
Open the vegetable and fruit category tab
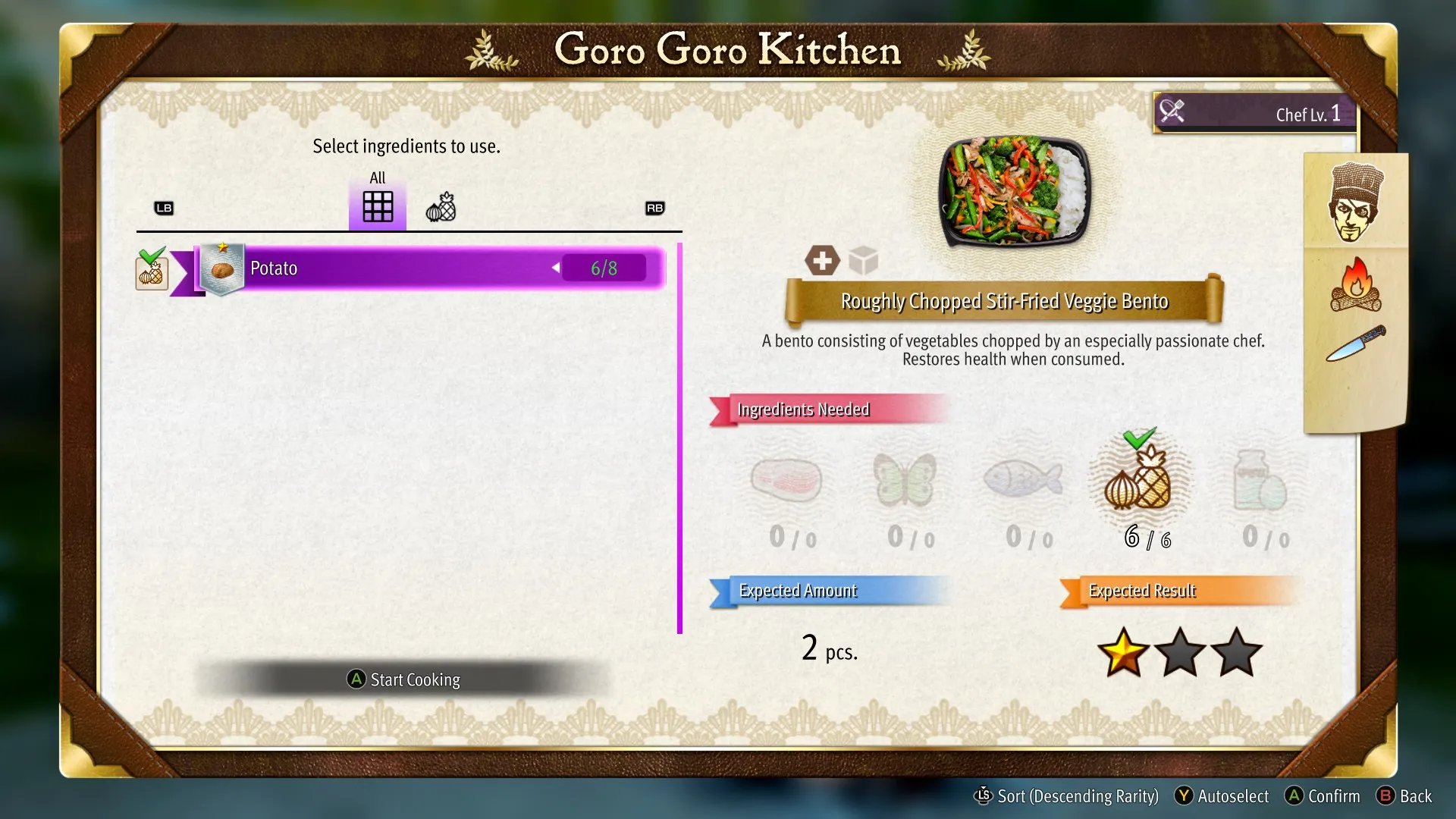(441, 207)
